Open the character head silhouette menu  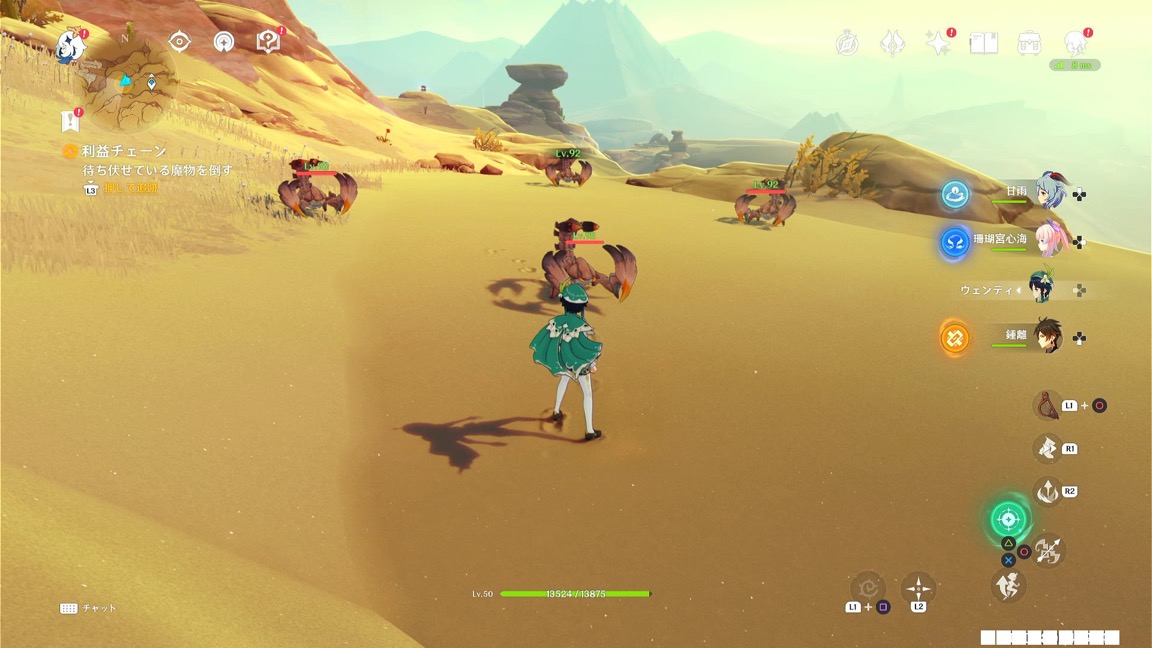1076,43
